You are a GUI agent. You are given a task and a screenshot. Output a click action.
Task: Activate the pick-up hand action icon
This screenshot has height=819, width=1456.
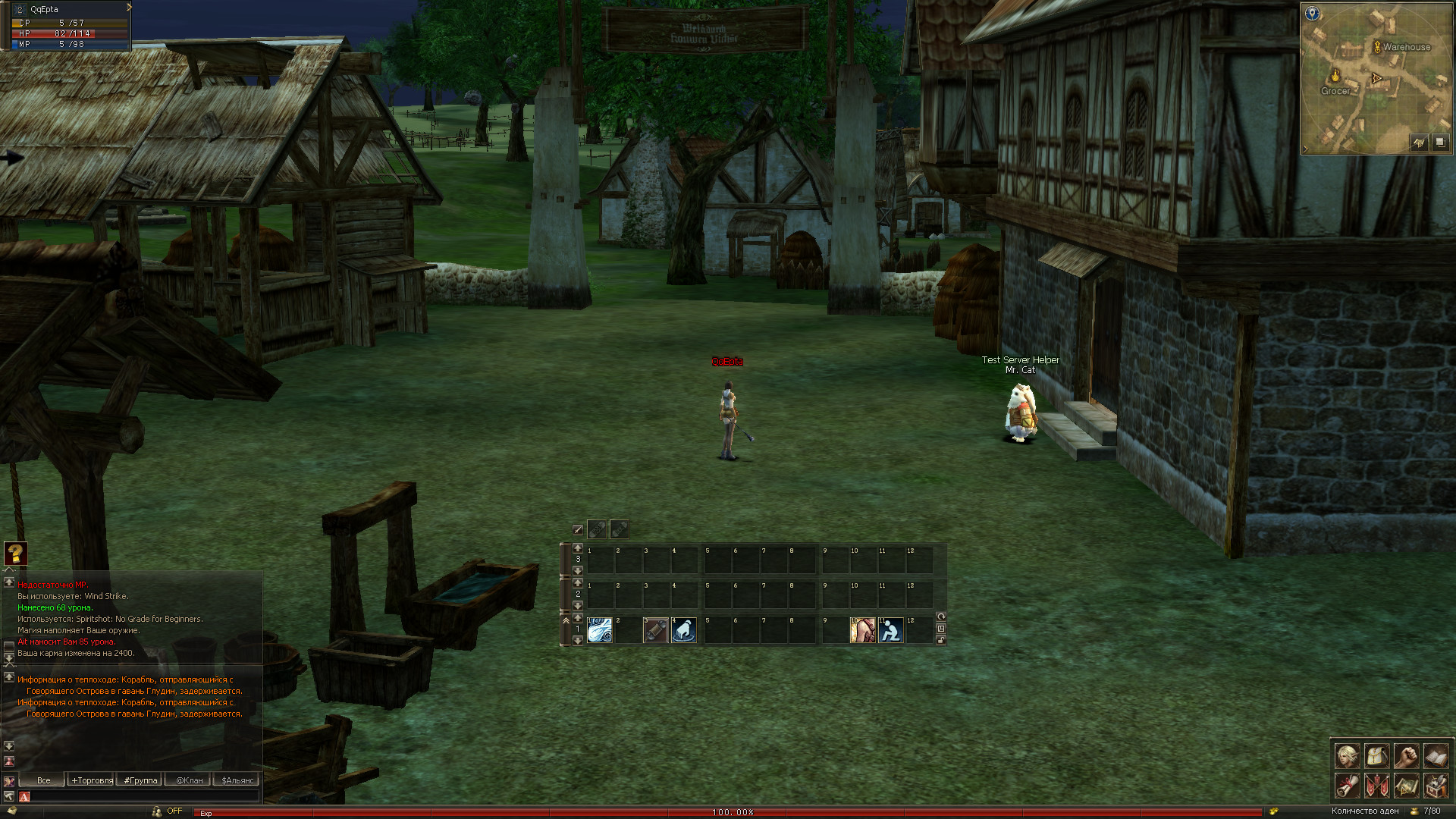[683, 630]
